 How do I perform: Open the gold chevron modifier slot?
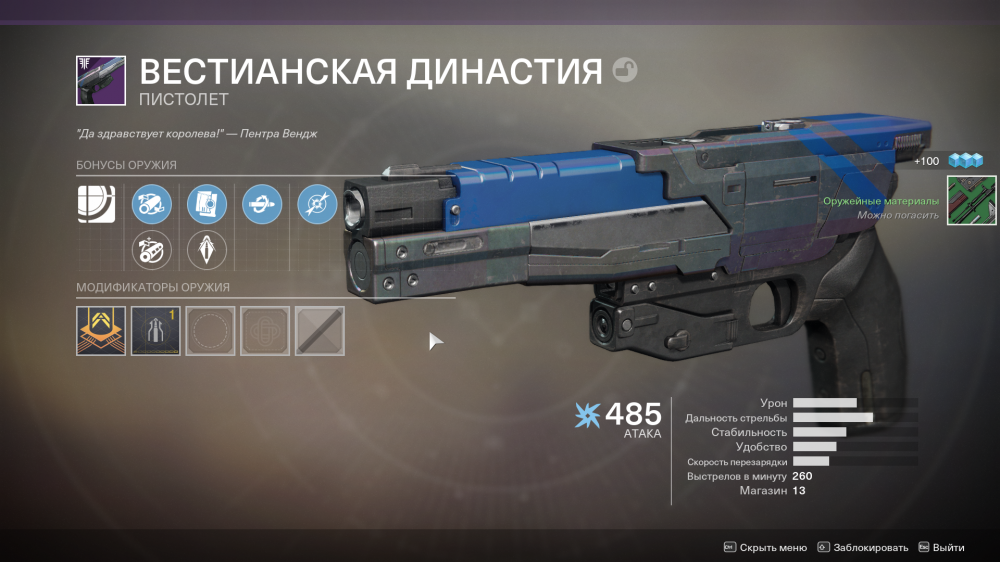[x=101, y=331]
